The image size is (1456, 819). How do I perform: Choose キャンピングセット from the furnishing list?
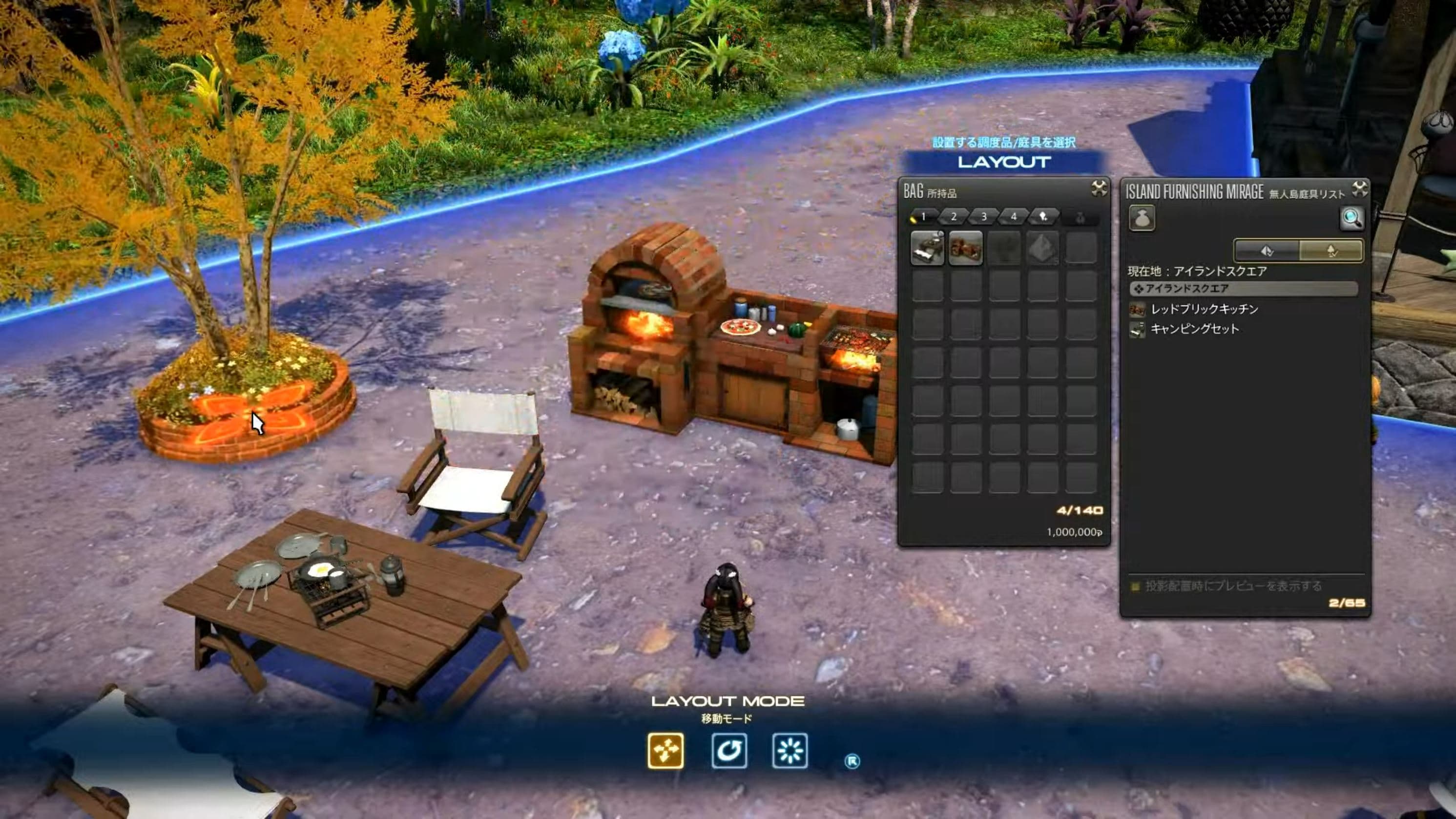coord(1194,329)
